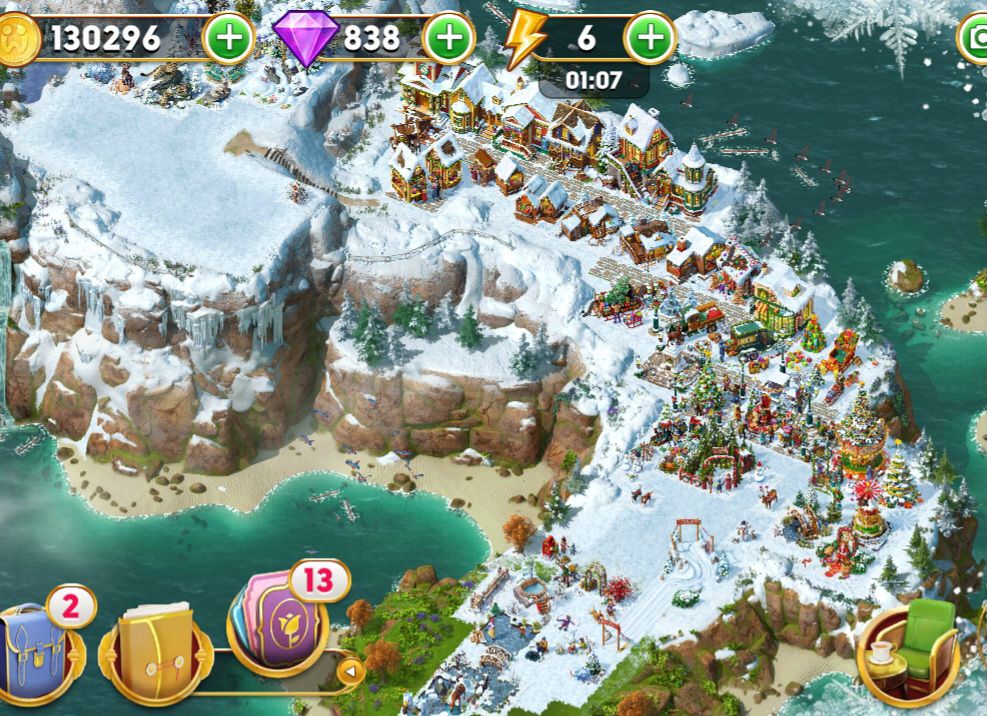Viewport: 987px width, 716px height.
Task: Open the green armchair home button
Action: 910,650
